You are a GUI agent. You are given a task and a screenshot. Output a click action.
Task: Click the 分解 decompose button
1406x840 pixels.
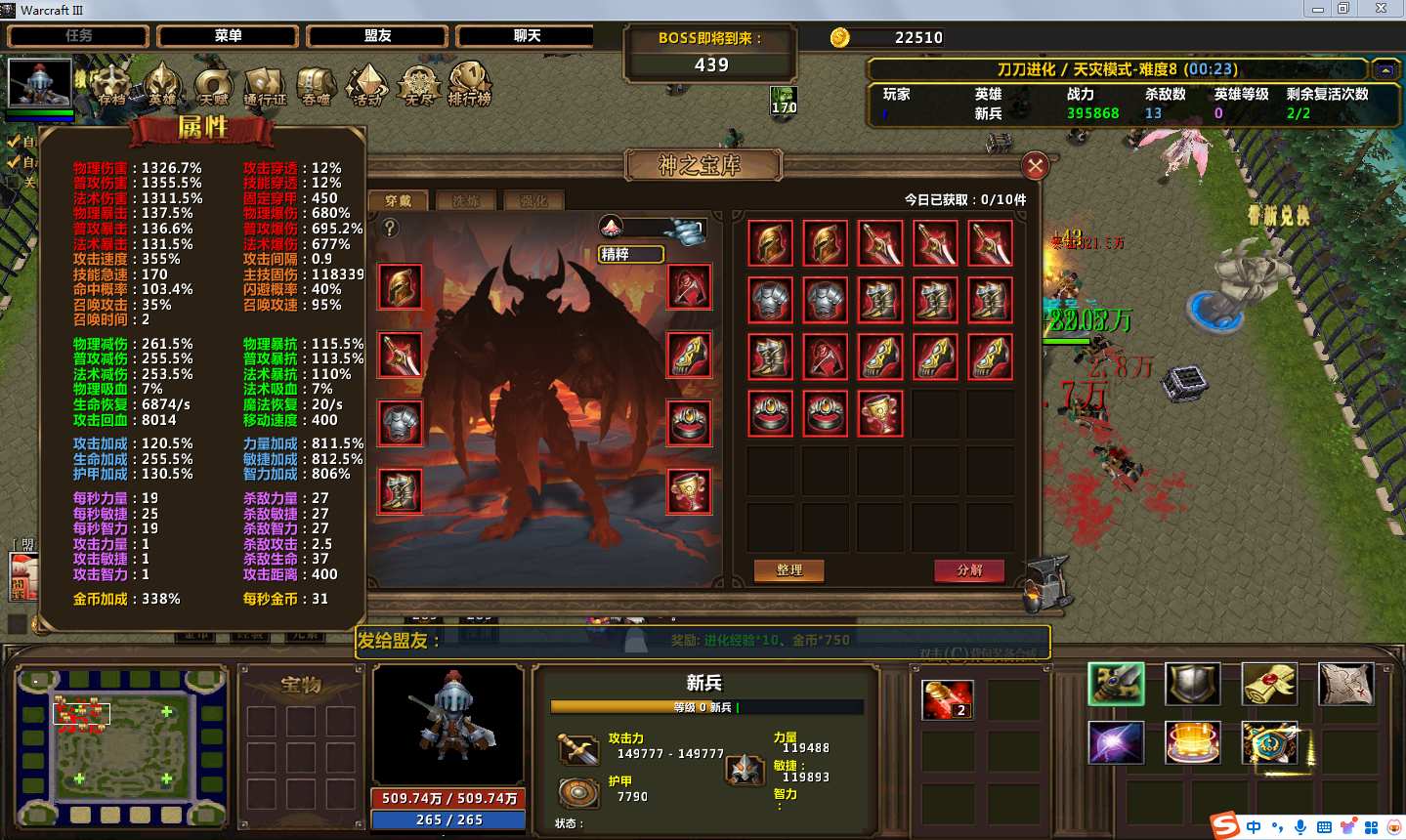969,570
